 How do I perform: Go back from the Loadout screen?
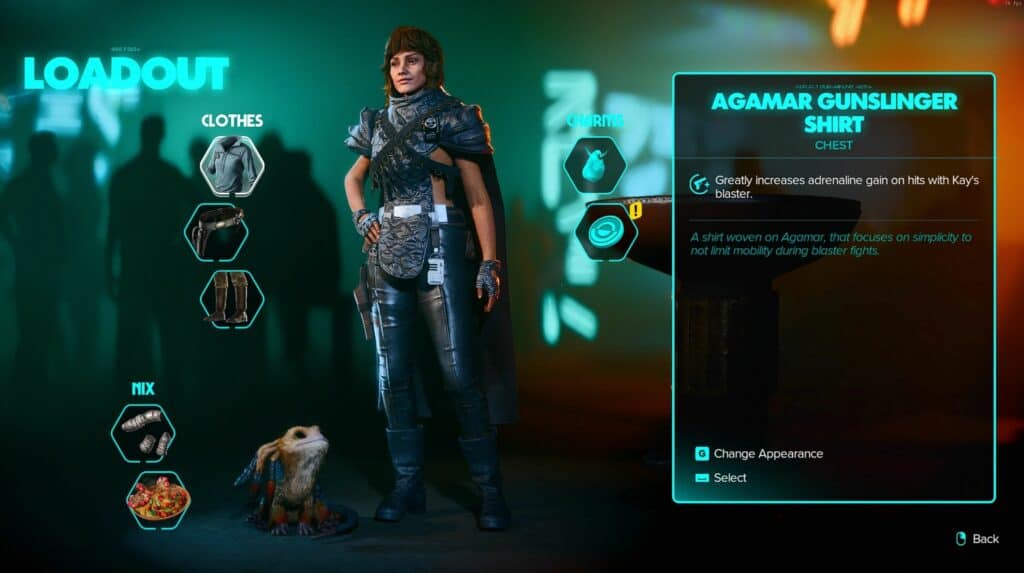[976, 539]
